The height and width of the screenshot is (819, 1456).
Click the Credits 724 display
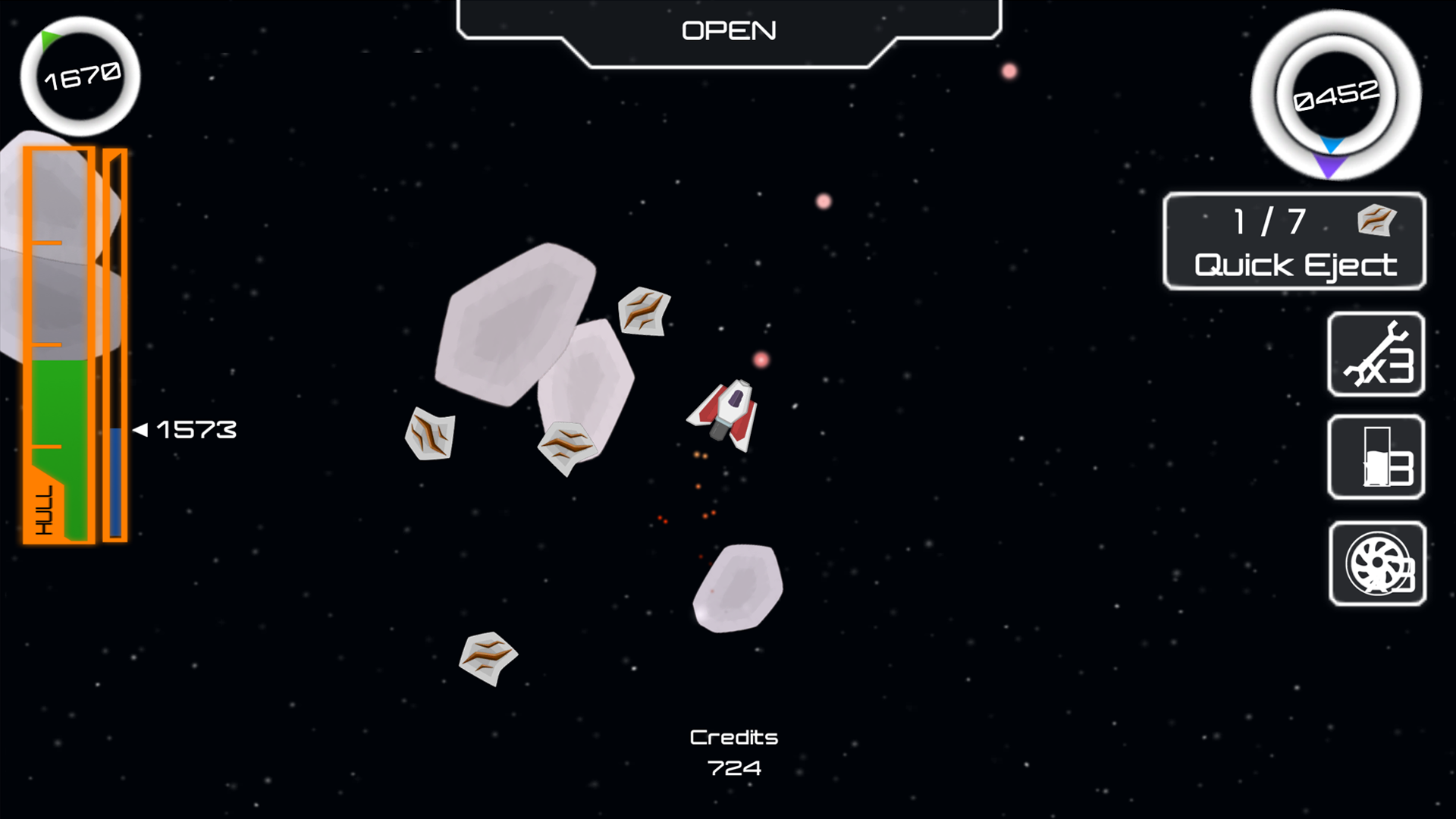coord(733,751)
